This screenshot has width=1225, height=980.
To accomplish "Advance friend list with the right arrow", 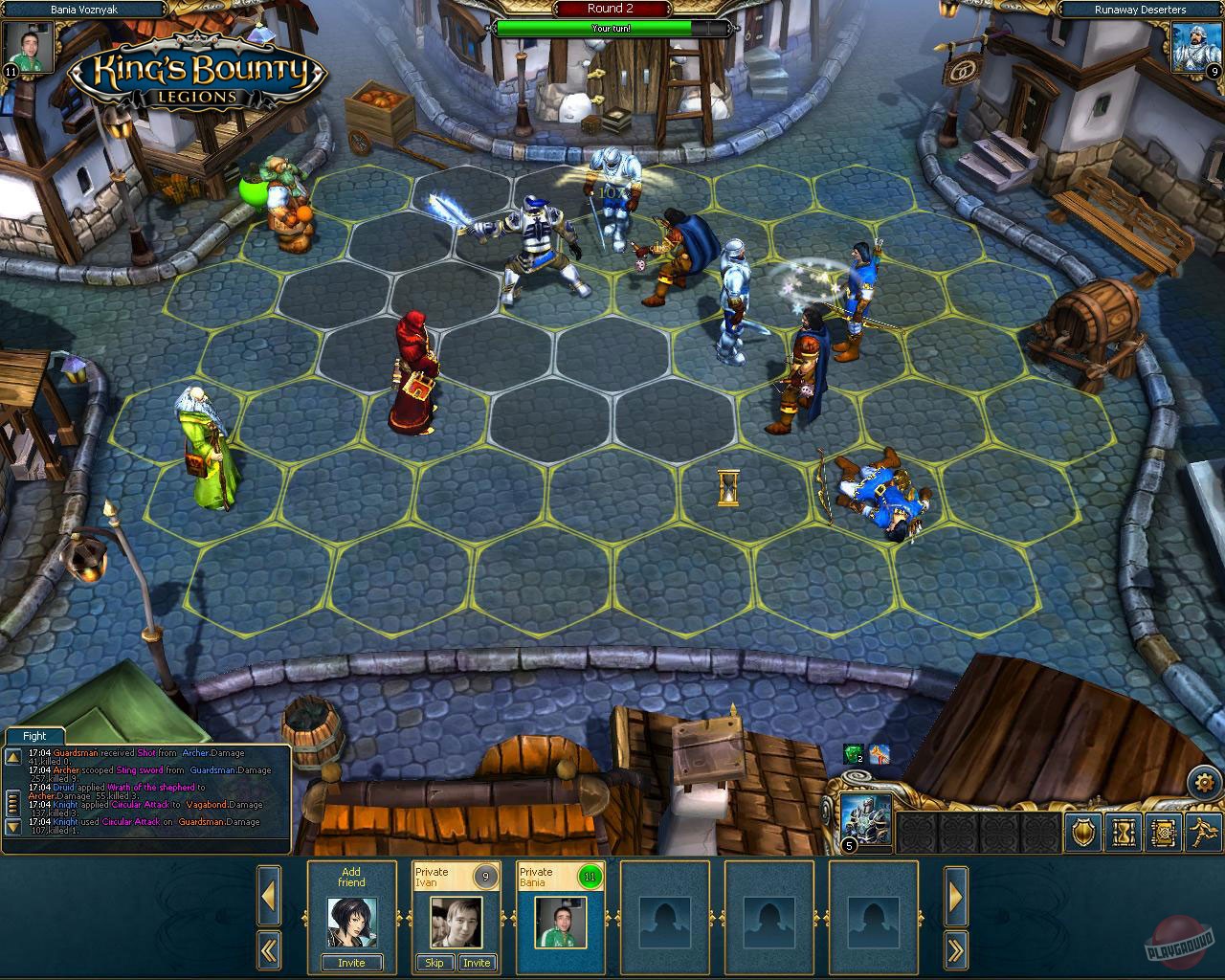I will click(955, 897).
